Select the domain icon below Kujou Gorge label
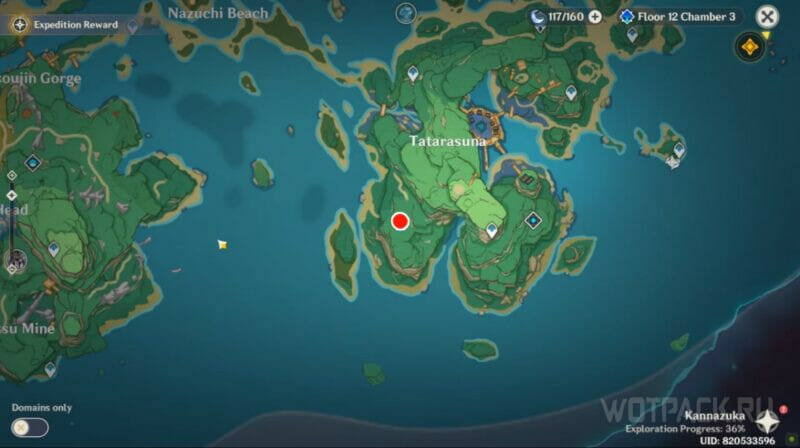Screen dimensions: 800x448 [x=33, y=162]
